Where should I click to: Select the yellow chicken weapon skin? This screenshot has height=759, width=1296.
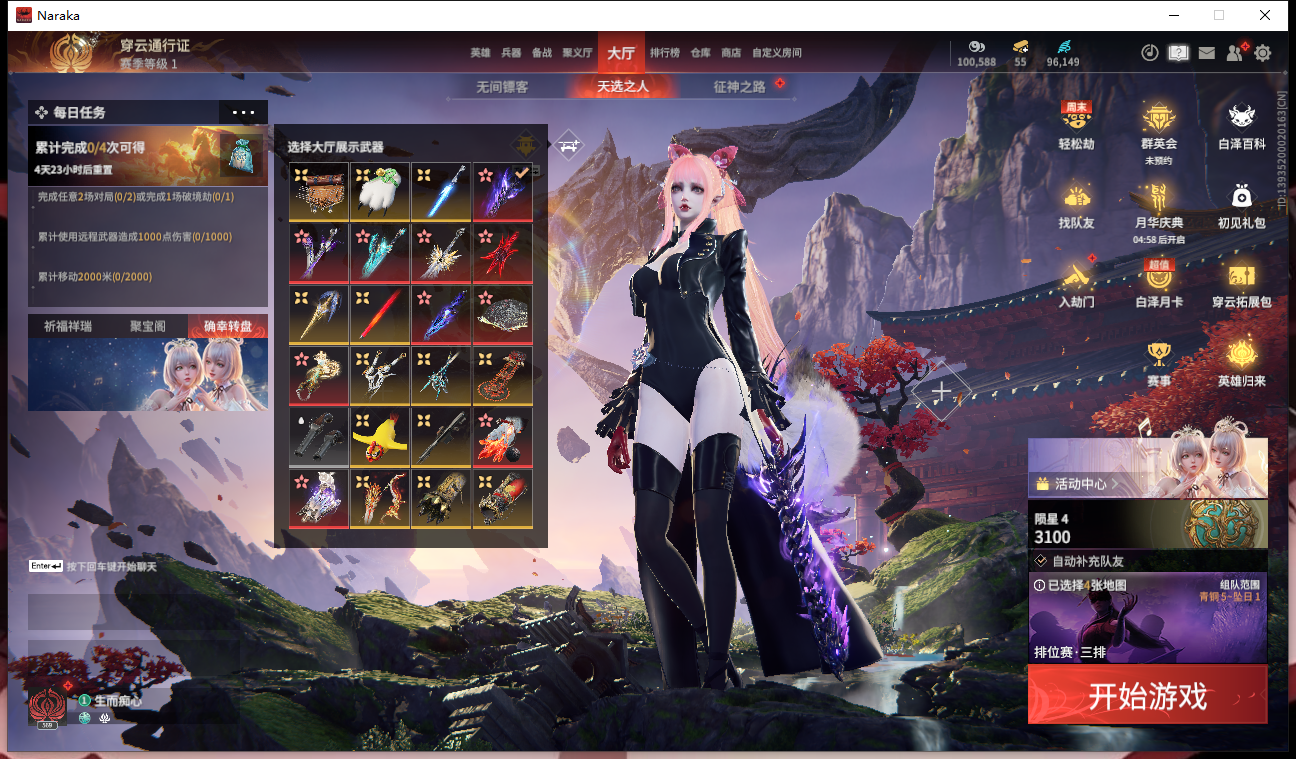point(380,437)
